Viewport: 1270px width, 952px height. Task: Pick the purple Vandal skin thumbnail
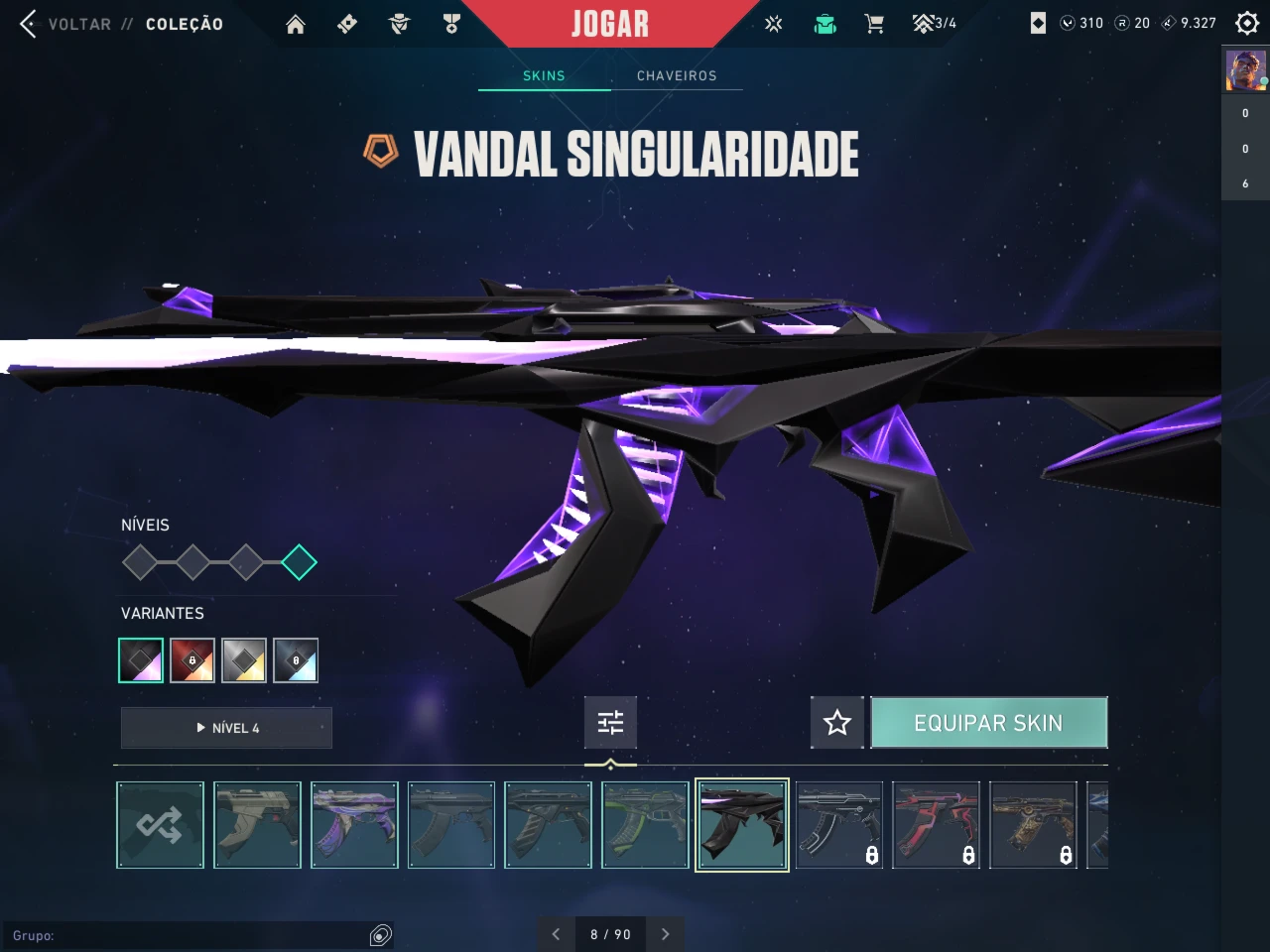(x=354, y=825)
